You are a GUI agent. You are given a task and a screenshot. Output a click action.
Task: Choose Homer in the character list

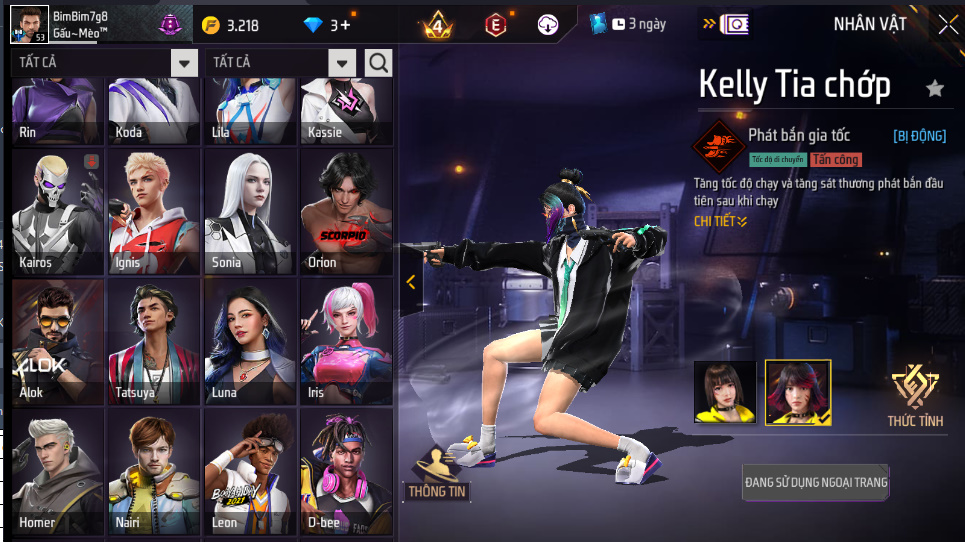(x=58, y=471)
